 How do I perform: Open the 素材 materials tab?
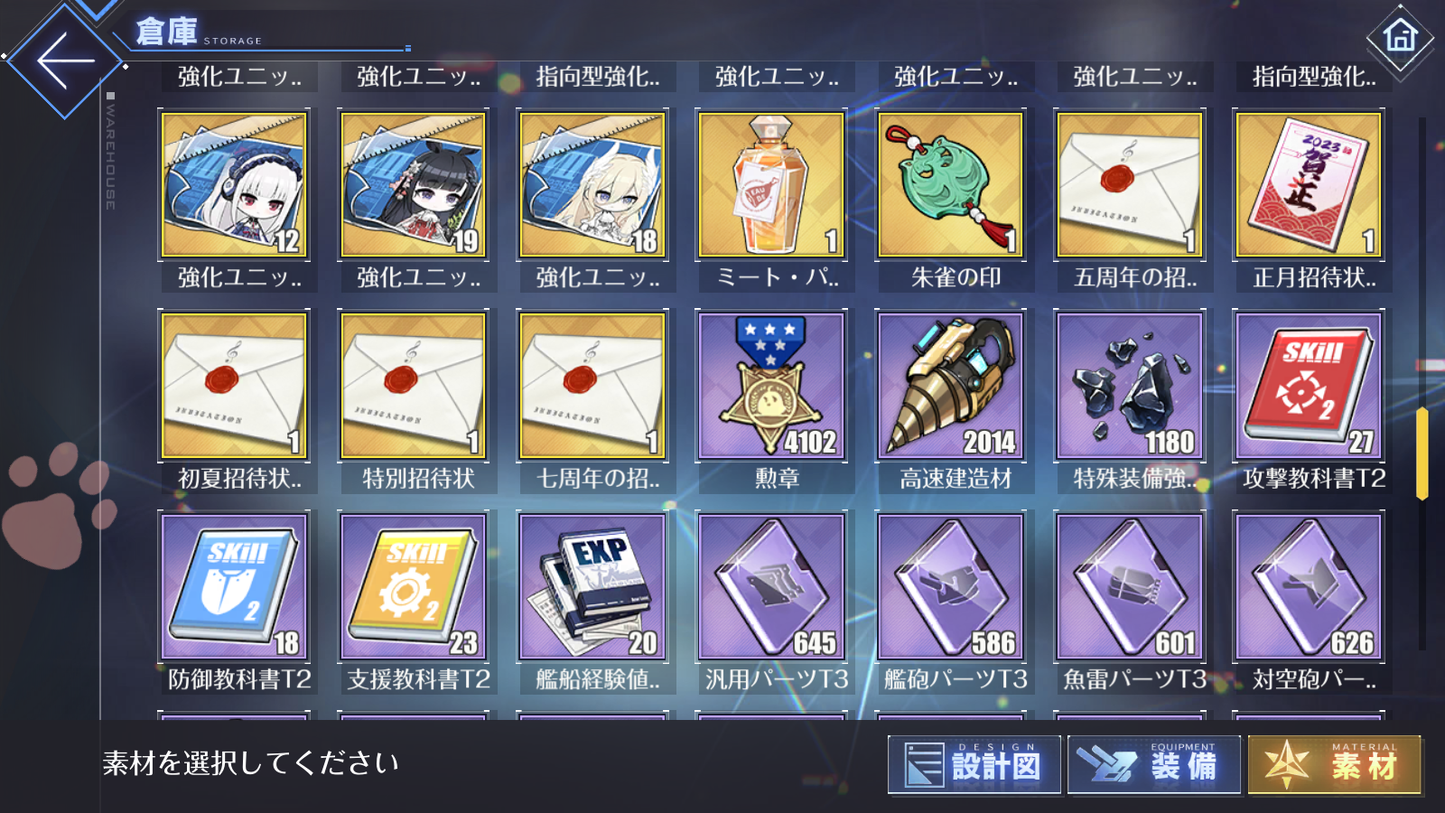coord(1332,764)
